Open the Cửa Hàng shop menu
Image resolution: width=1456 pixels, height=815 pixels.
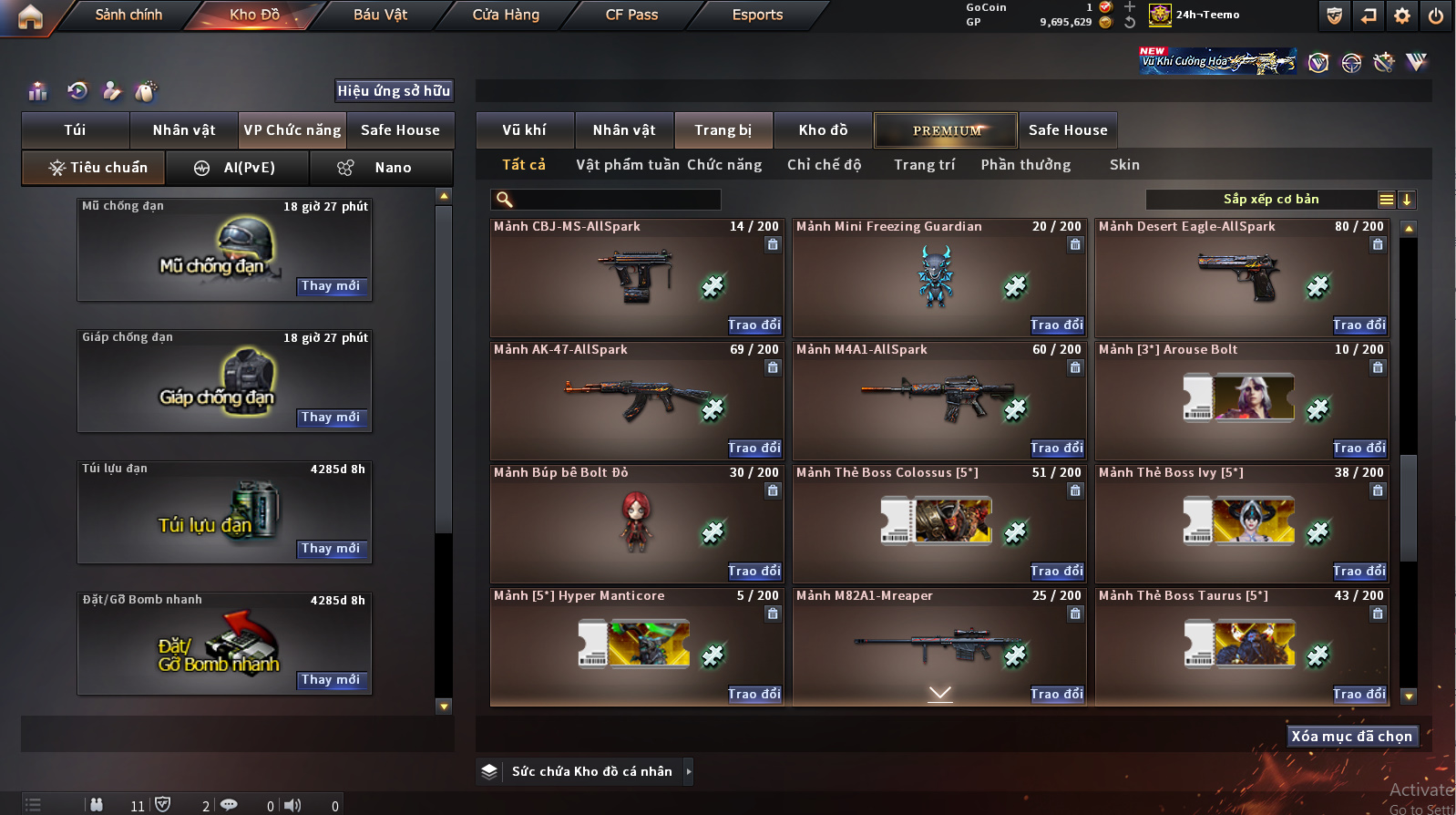point(506,15)
